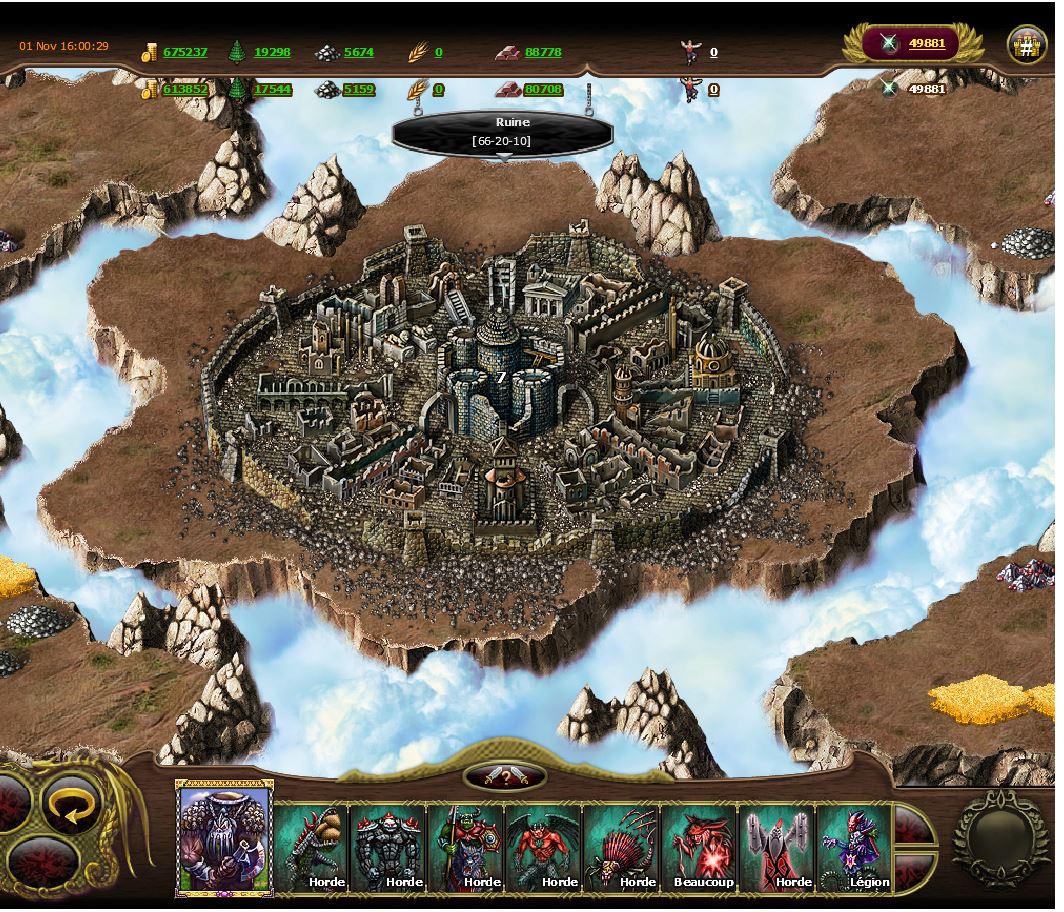Pick the red spiked spider Horde unit
The height and width of the screenshot is (912, 1064).
(x=622, y=848)
